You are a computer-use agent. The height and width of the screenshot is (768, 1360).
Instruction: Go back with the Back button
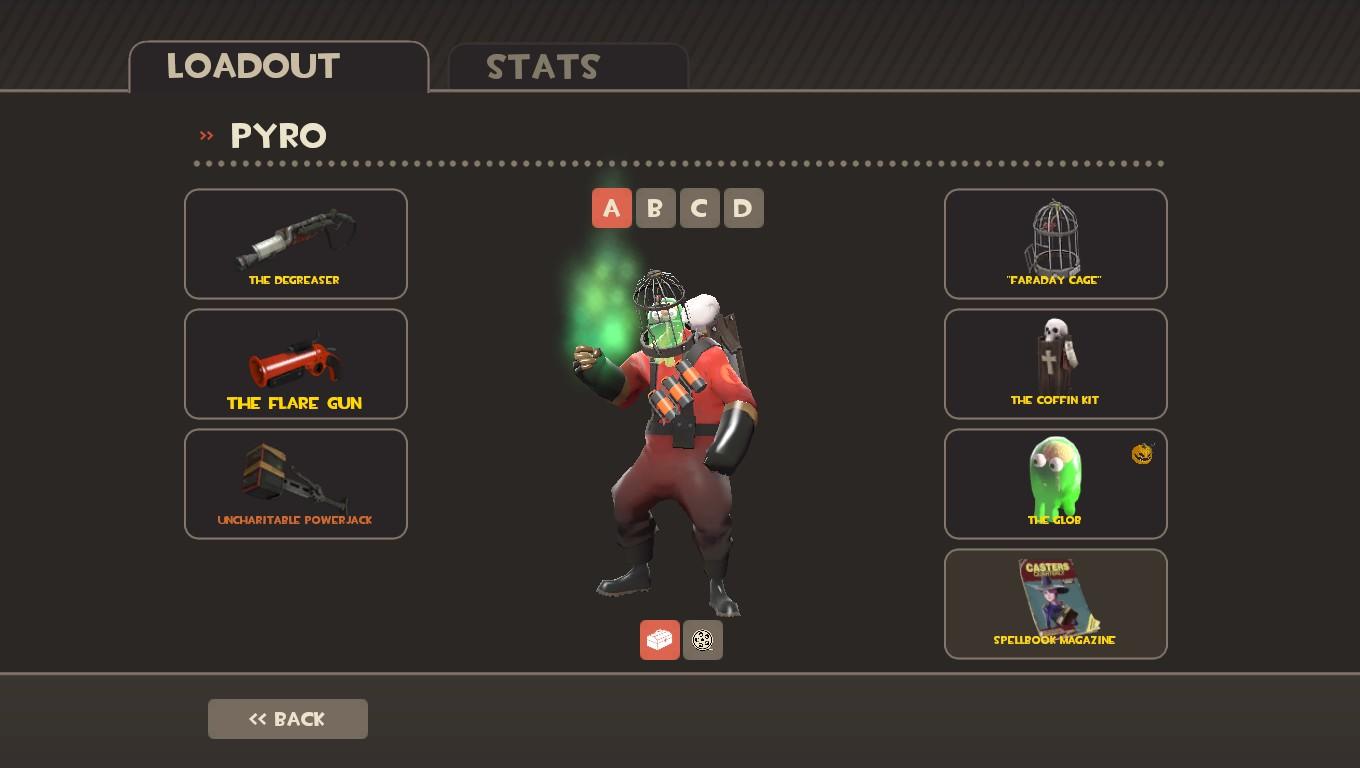288,719
